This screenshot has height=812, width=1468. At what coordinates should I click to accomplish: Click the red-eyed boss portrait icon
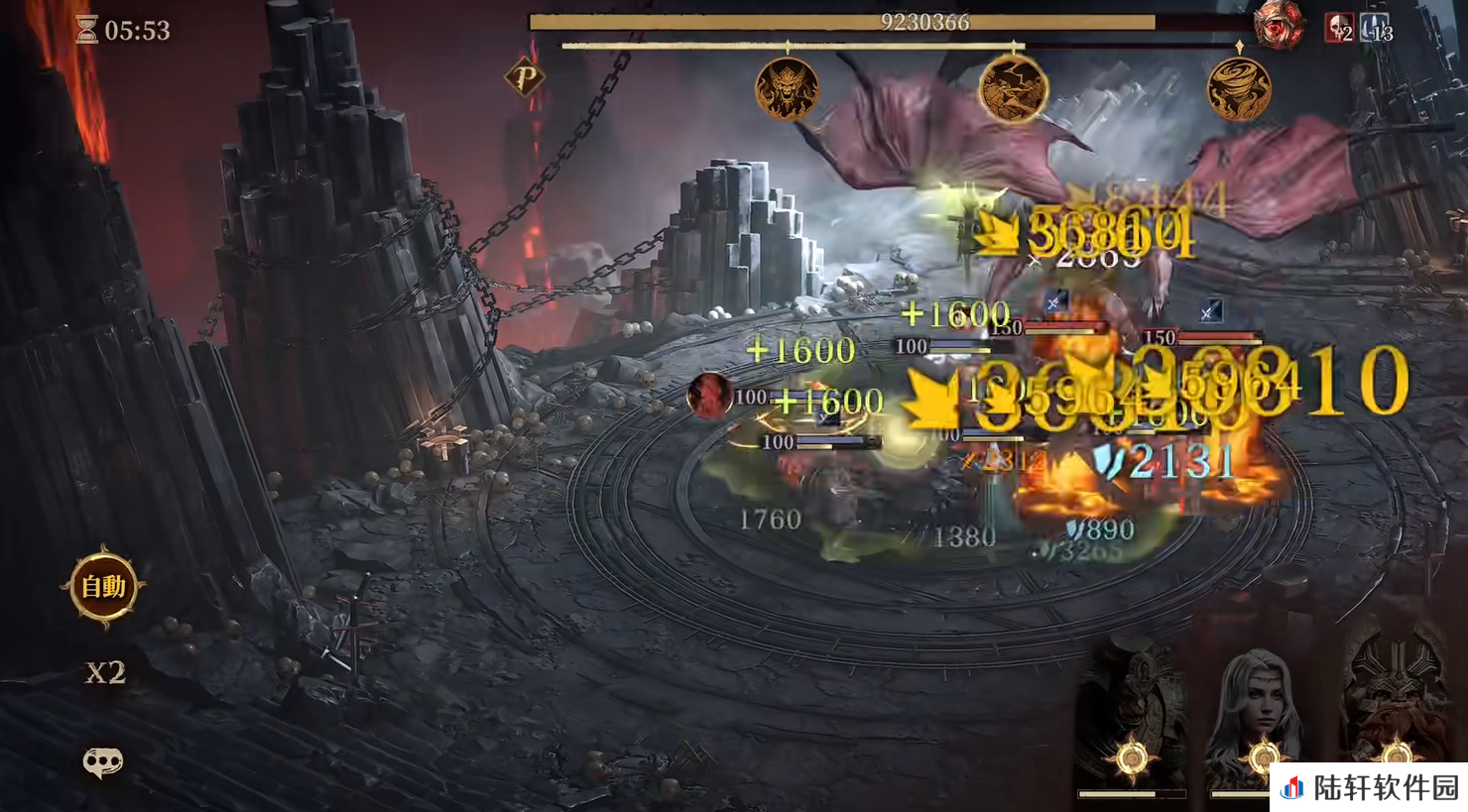(1278, 26)
